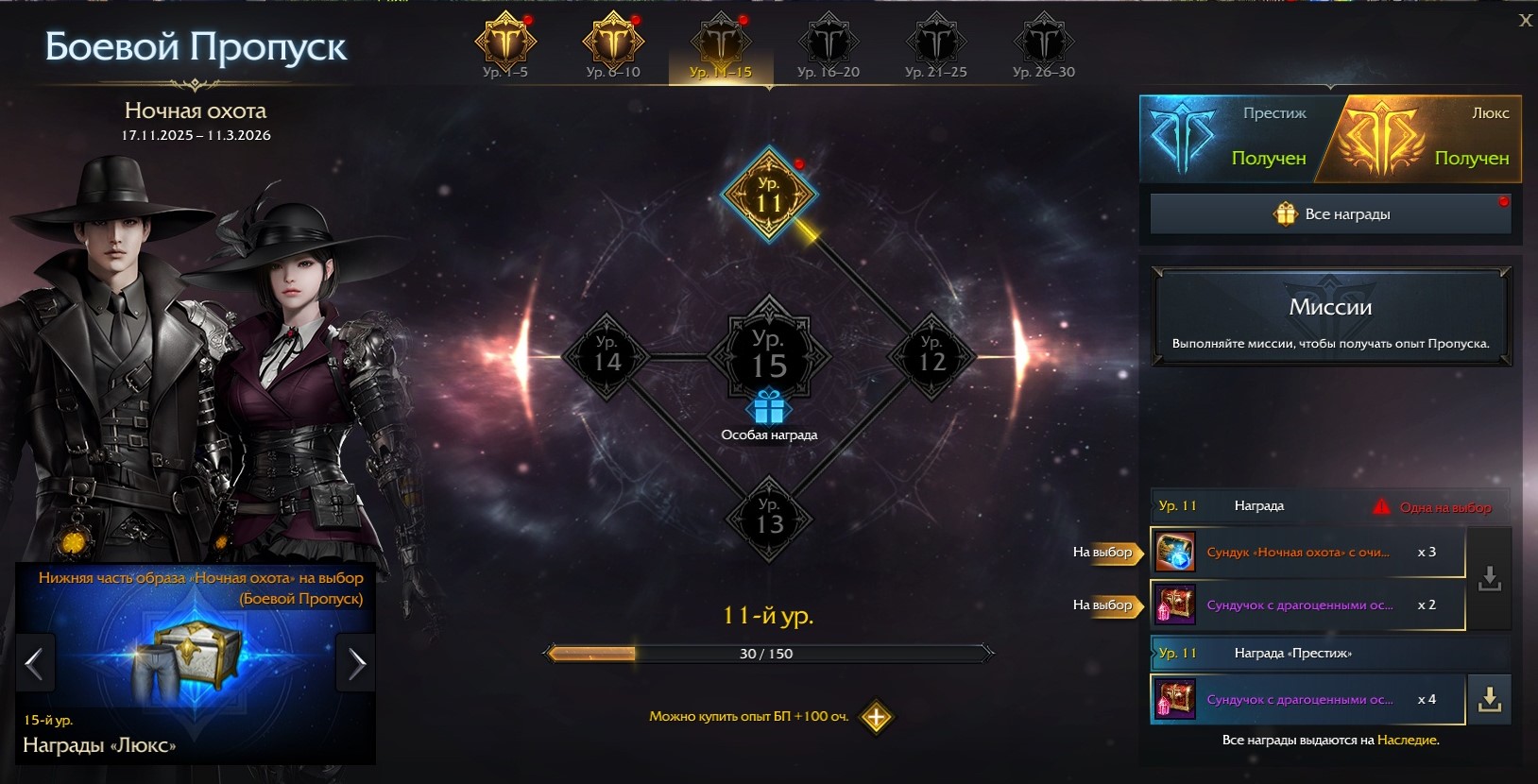The image size is (1538, 784).
Task: Close the Battle Pass window
Action: tap(1525, 20)
